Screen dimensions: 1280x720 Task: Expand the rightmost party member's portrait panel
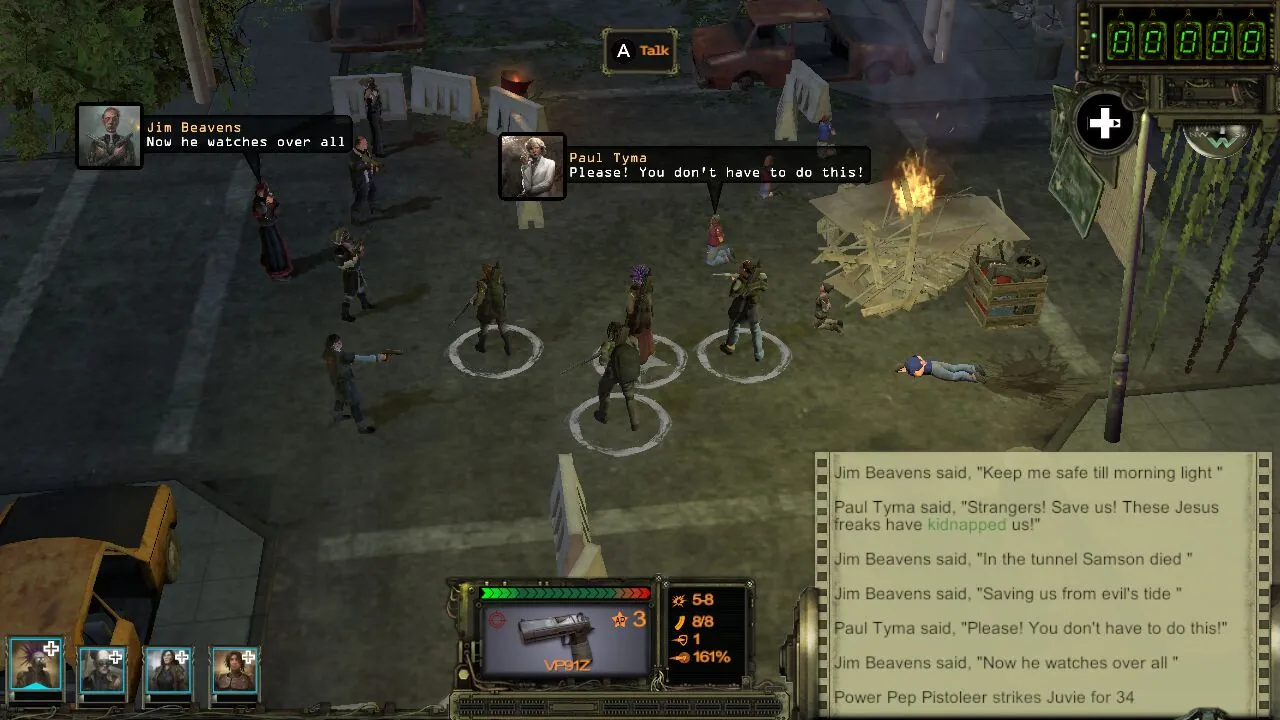pyautogui.click(x=234, y=668)
